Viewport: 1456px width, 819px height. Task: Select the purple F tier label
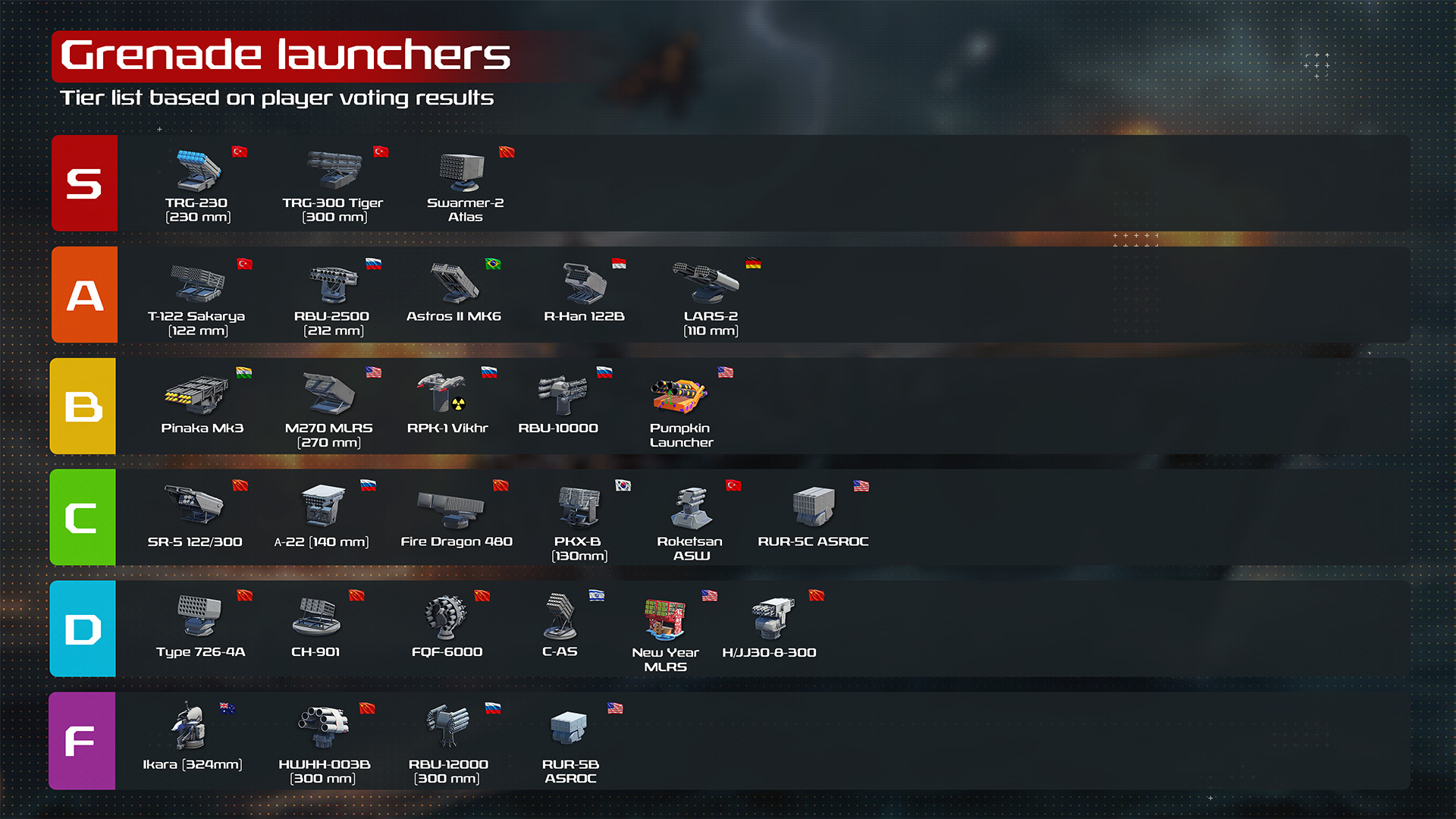82,741
